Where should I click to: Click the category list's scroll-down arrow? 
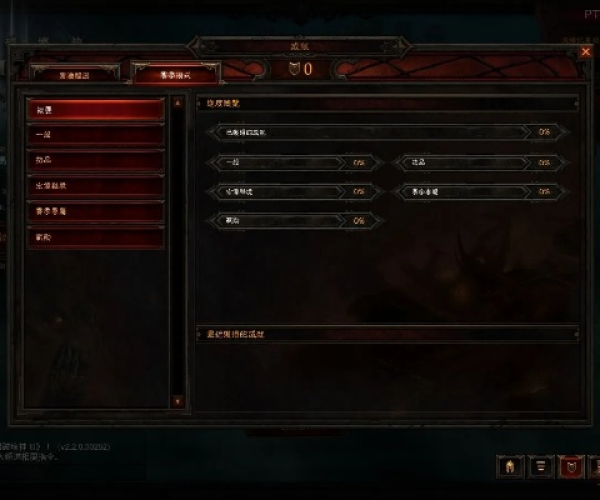pyautogui.click(x=178, y=402)
